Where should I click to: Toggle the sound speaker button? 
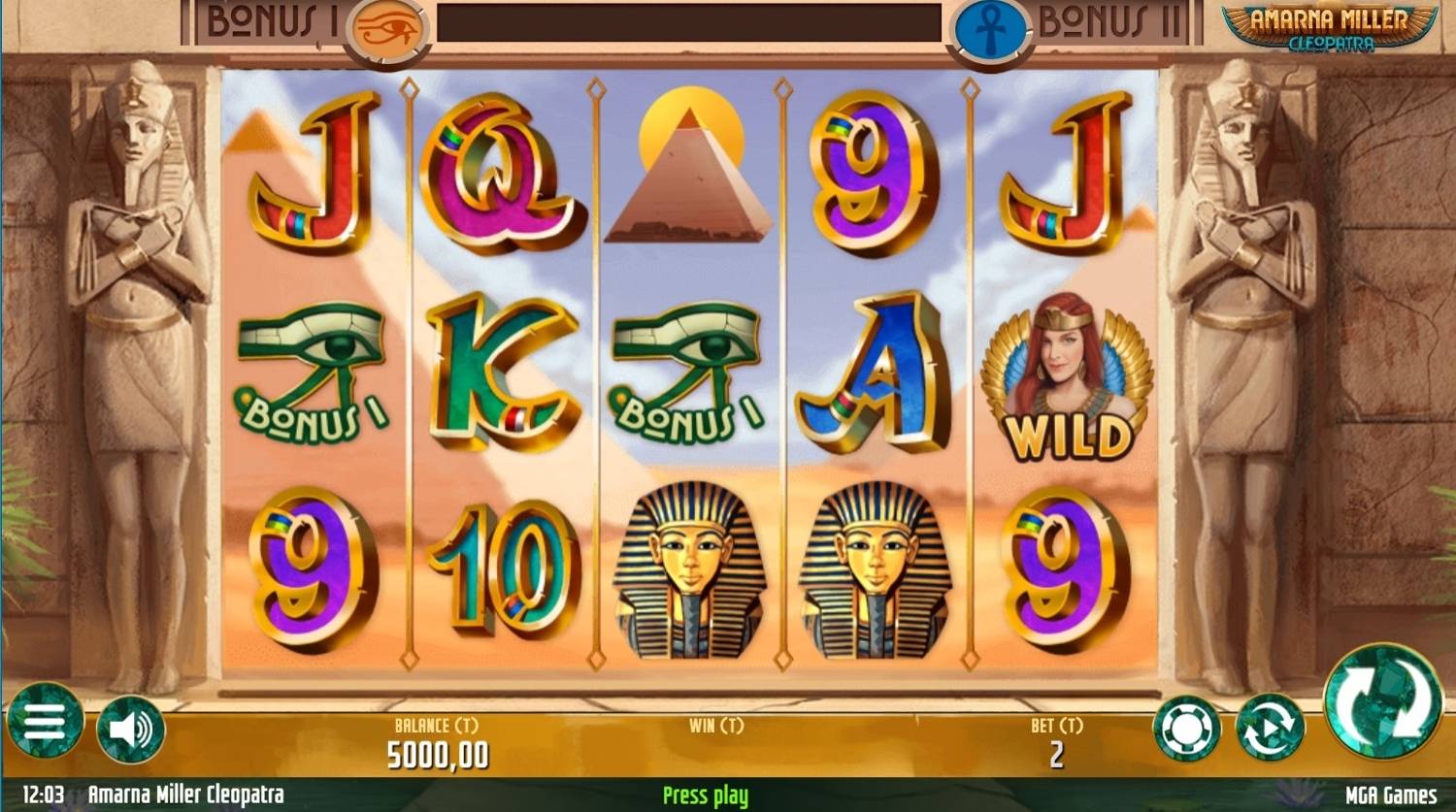tap(131, 729)
